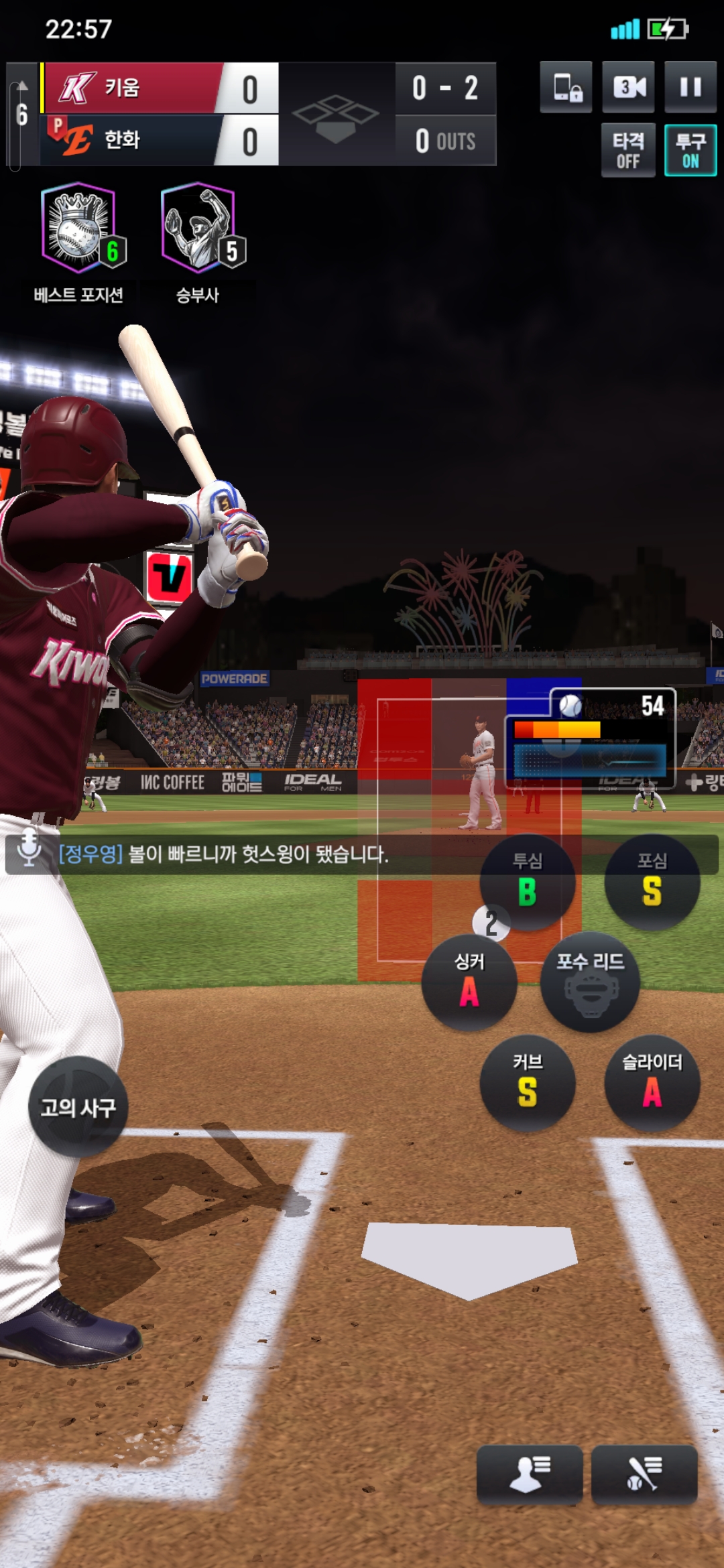Viewport: 724px width, 1568px height.
Task: Throw the 투심 pitch
Action: (x=528, y=882)
